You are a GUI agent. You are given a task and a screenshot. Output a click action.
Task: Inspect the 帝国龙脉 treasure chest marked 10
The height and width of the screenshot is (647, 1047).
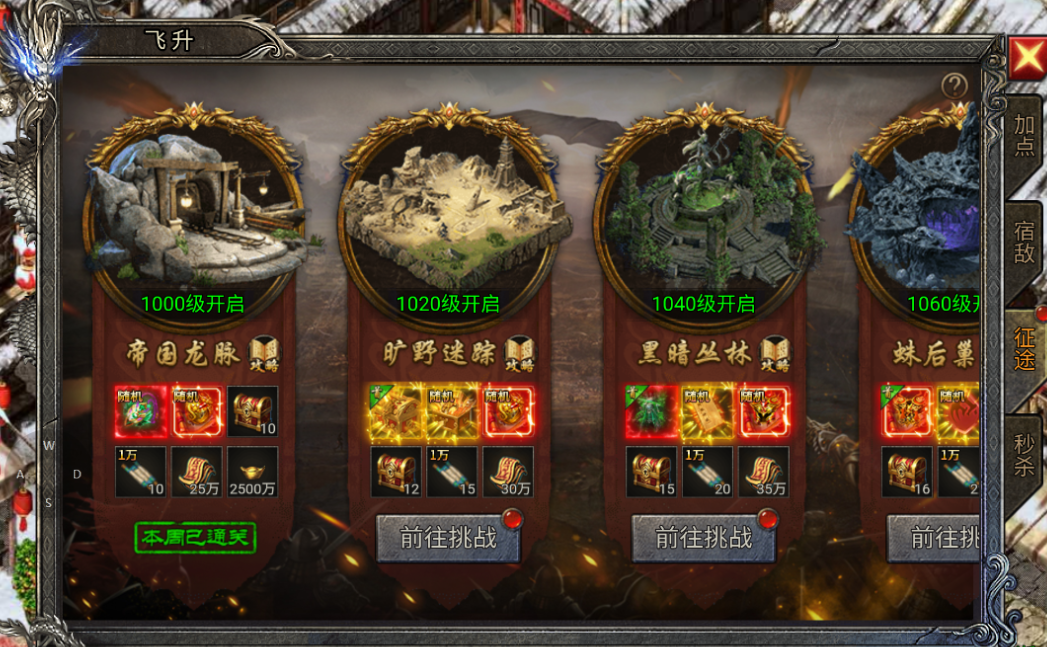click(253, 411)
